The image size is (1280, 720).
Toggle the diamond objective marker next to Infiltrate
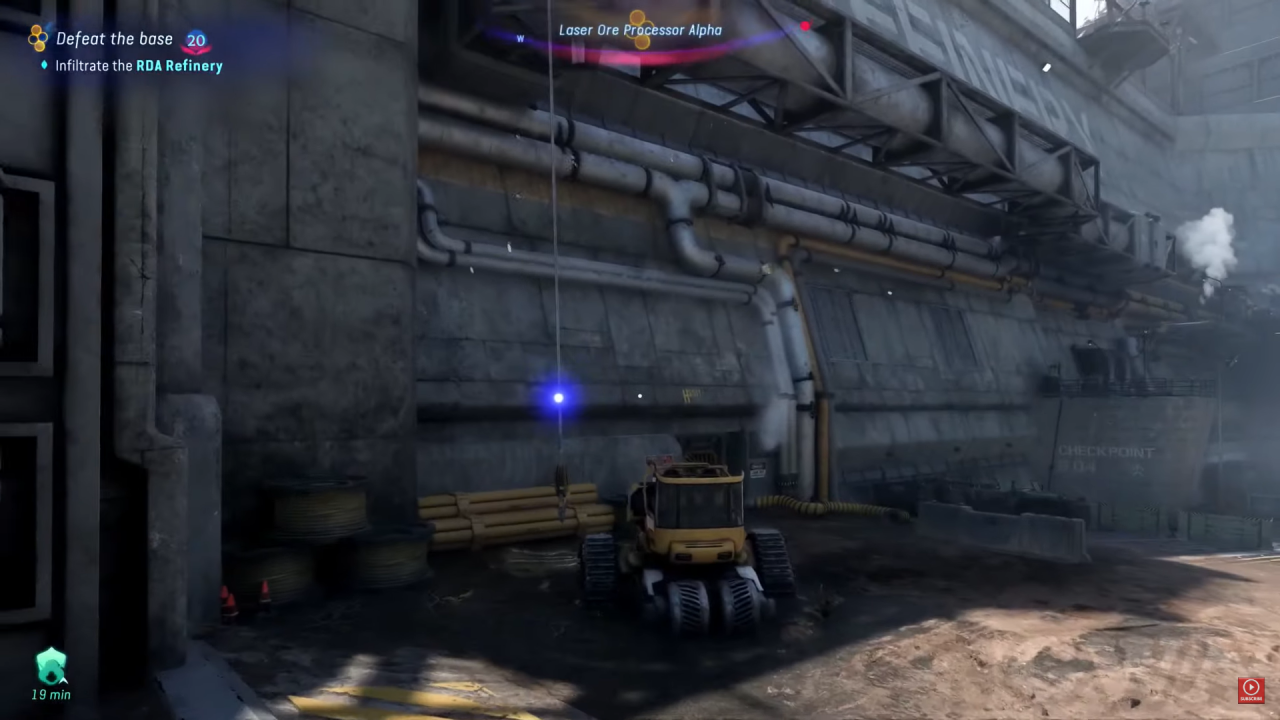pyautogui.click(x=43, y=66)
